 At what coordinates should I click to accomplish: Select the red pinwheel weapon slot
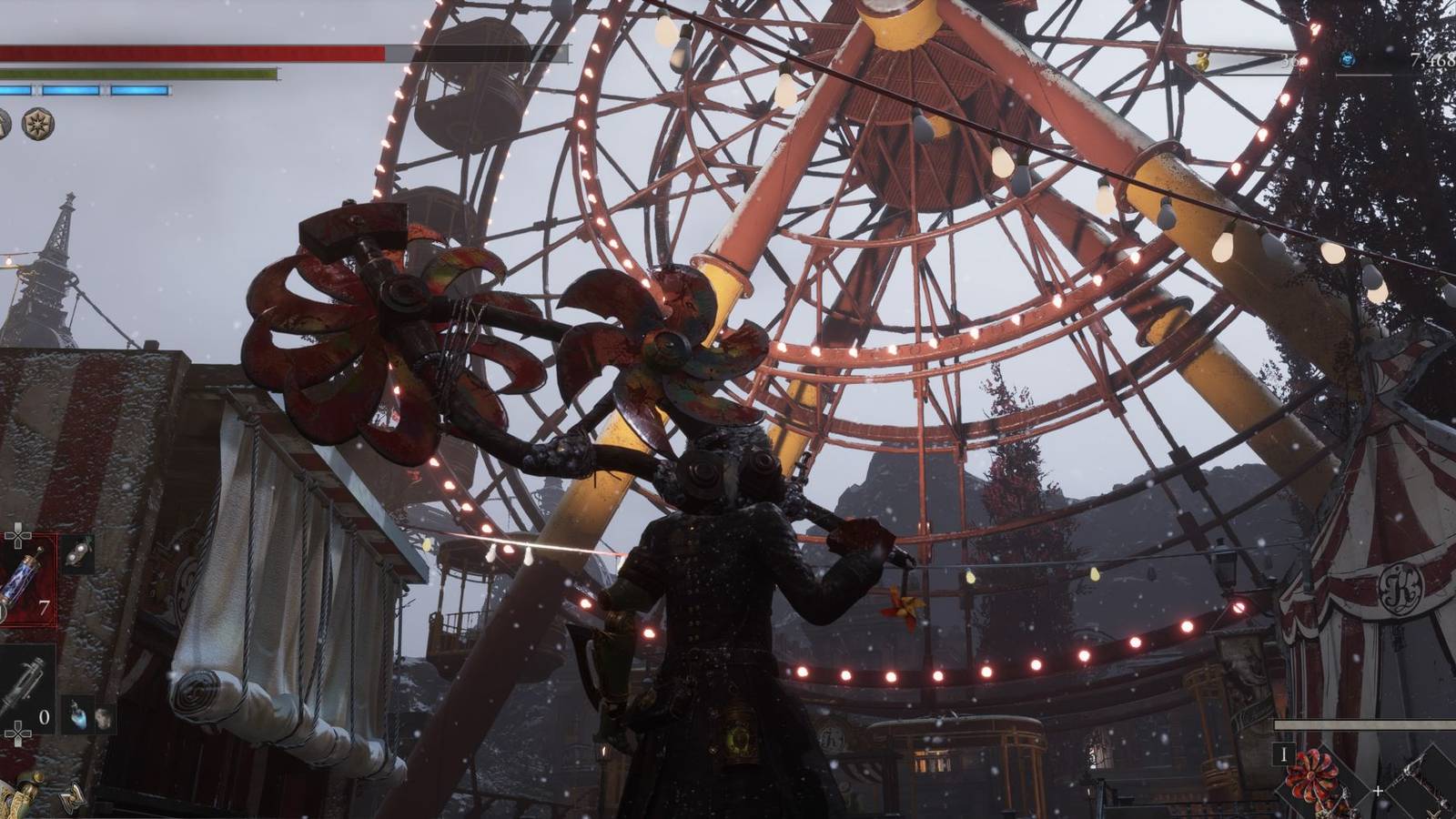[1314, 775]
